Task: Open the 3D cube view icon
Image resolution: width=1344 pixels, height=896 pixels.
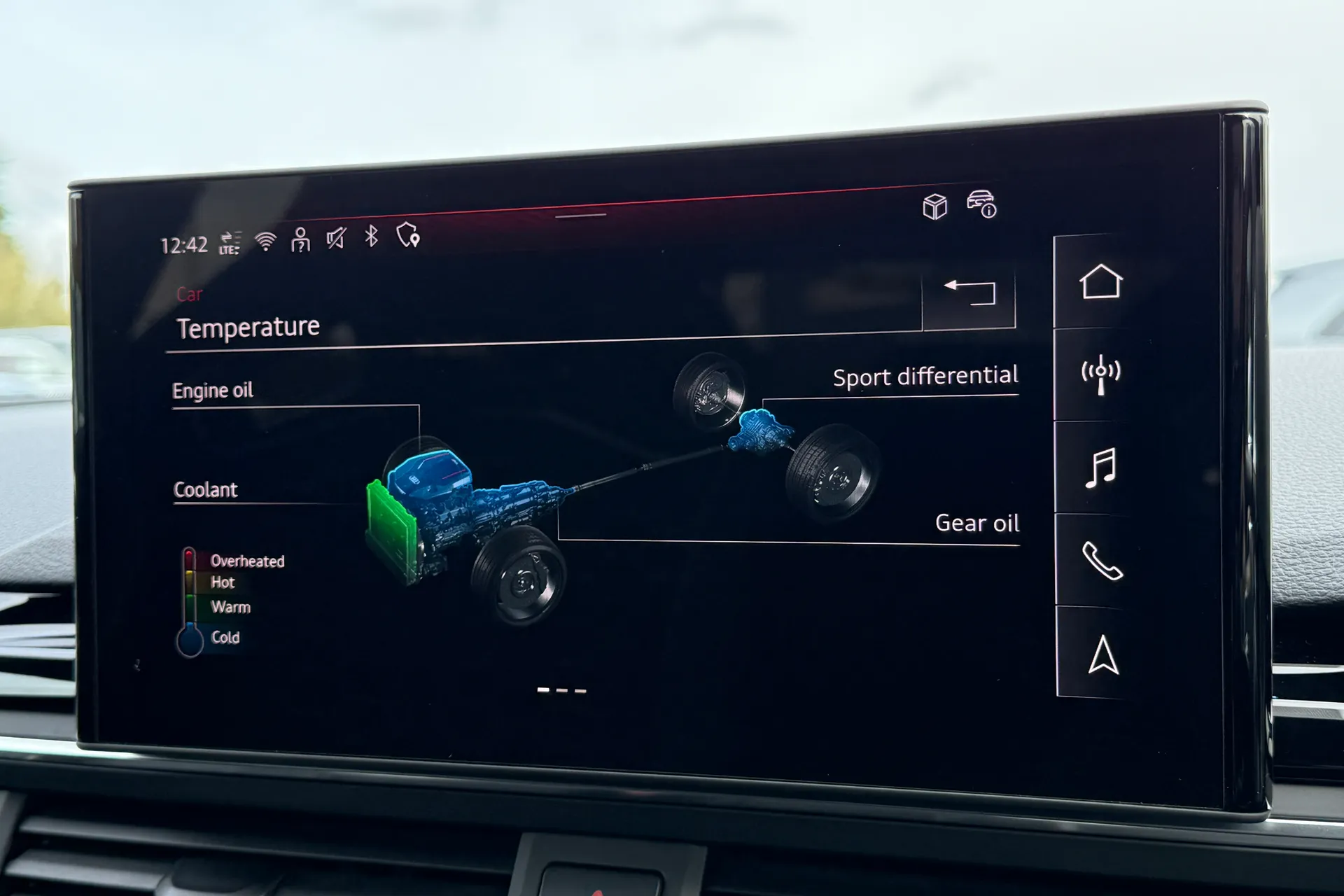Action: click(934, 206)
